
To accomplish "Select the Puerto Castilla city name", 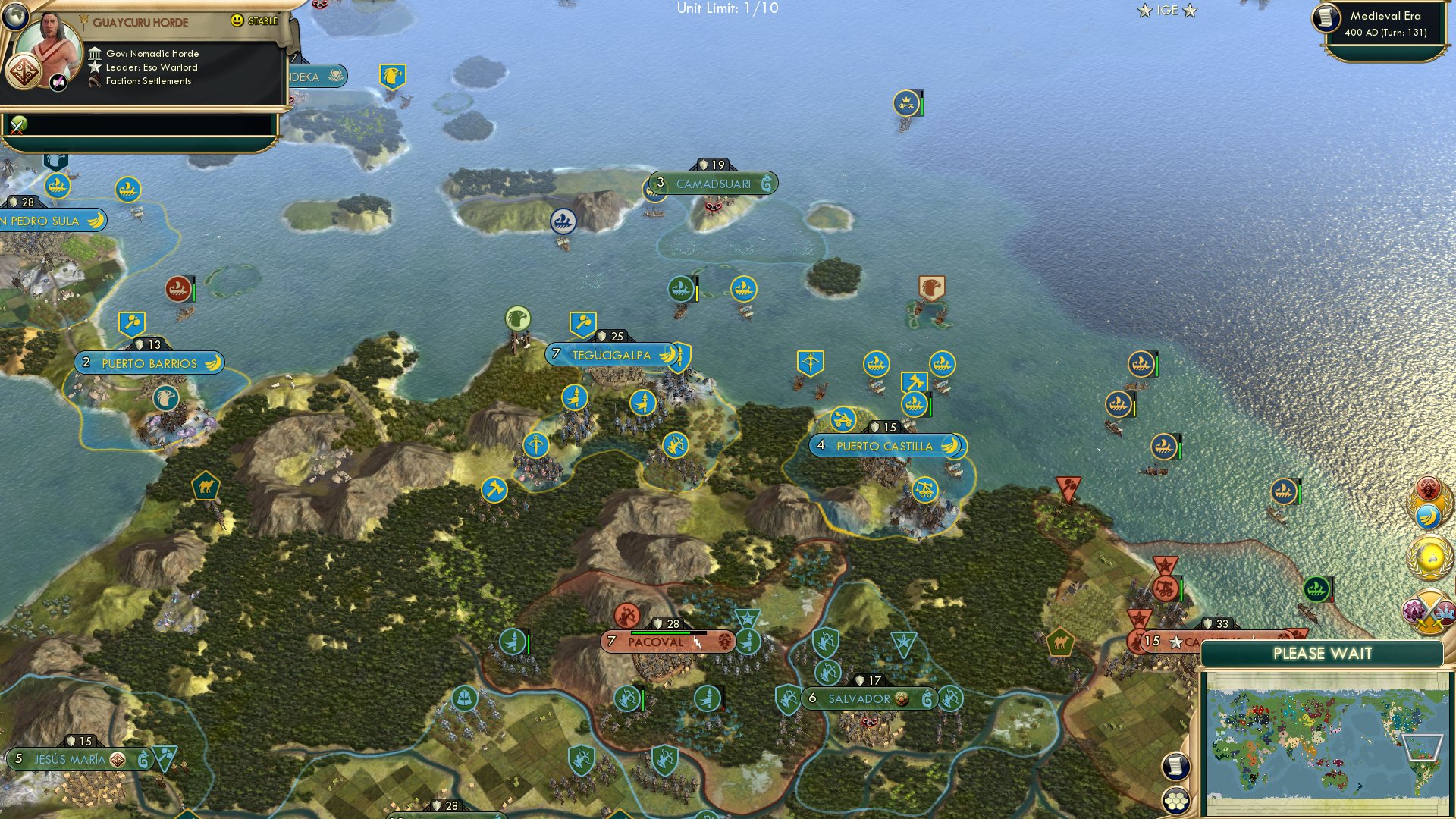I will point(885,446).
